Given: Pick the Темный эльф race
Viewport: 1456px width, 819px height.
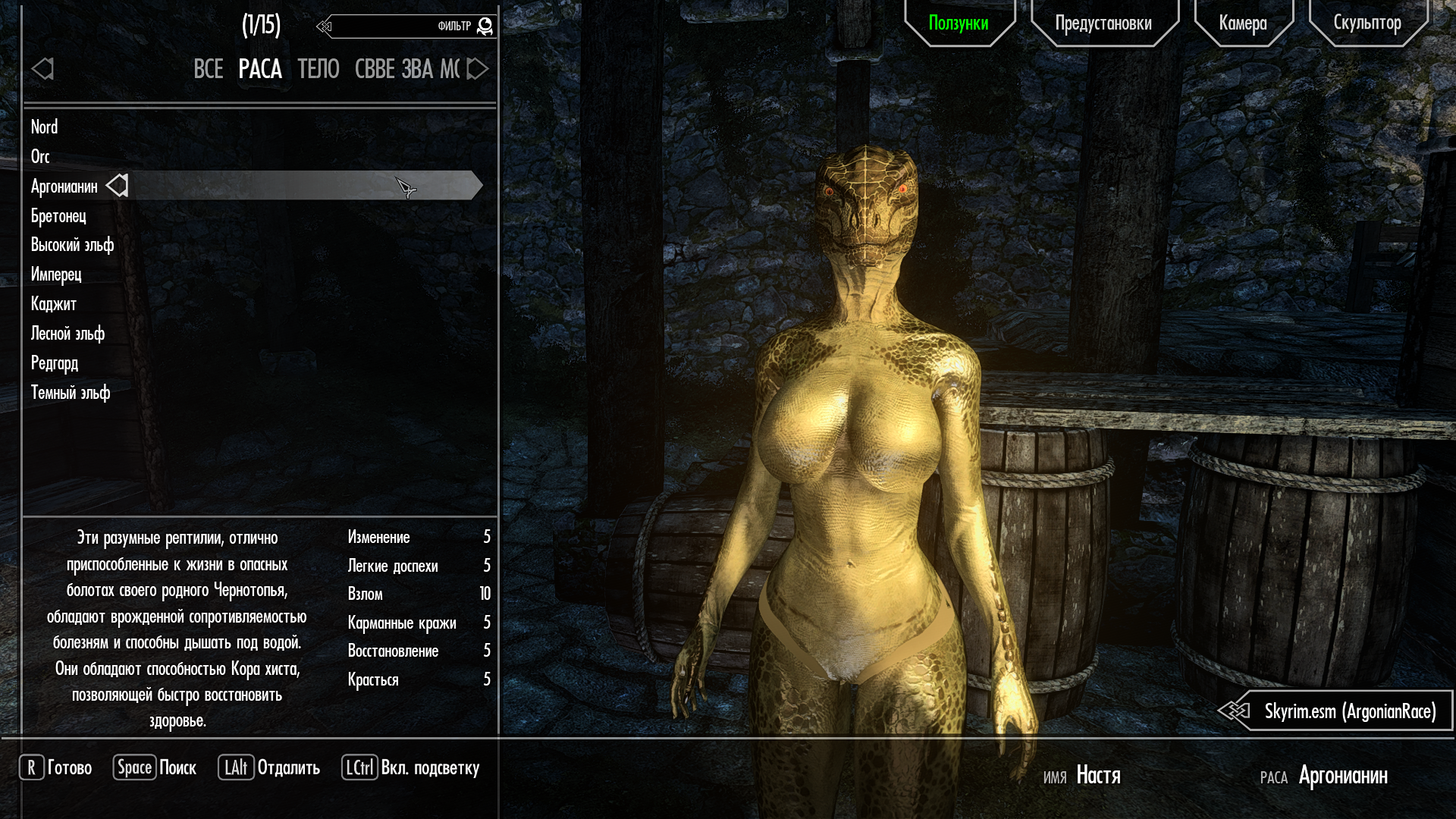Looking at the screenshot, I should [71, 393].
